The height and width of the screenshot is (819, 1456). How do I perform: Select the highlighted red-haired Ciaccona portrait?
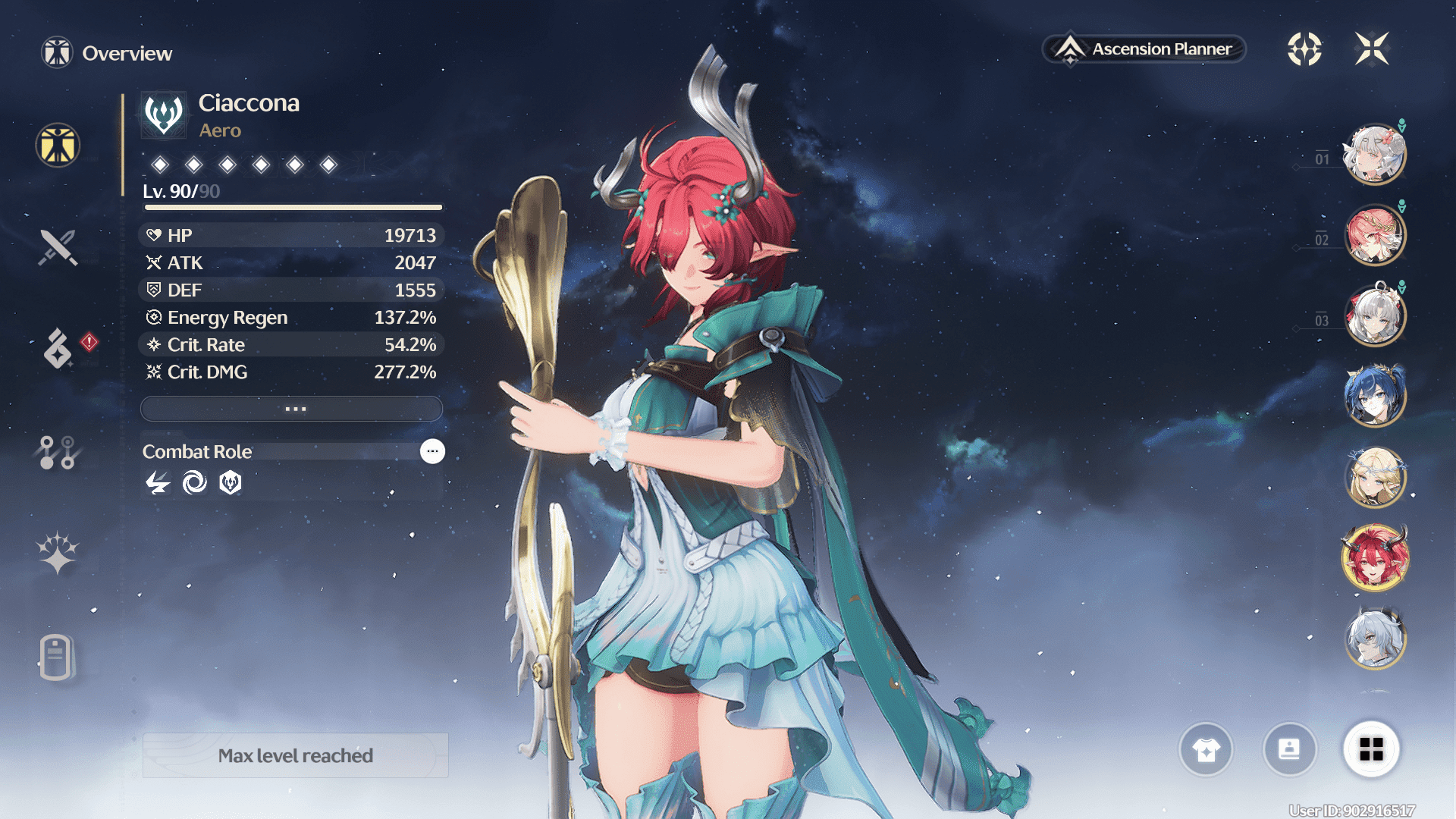coord(1375,558)
